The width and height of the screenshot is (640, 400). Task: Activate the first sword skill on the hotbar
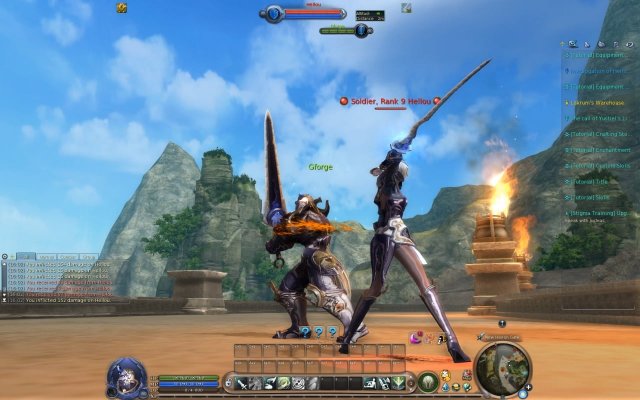pyautogui.click(x=242, y=383)
